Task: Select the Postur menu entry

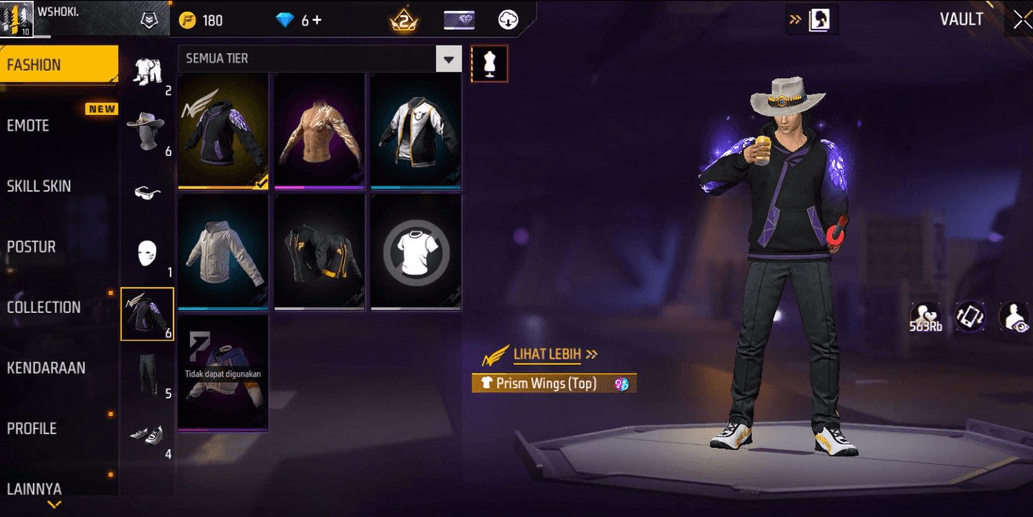Action: (x=32, y=247)
